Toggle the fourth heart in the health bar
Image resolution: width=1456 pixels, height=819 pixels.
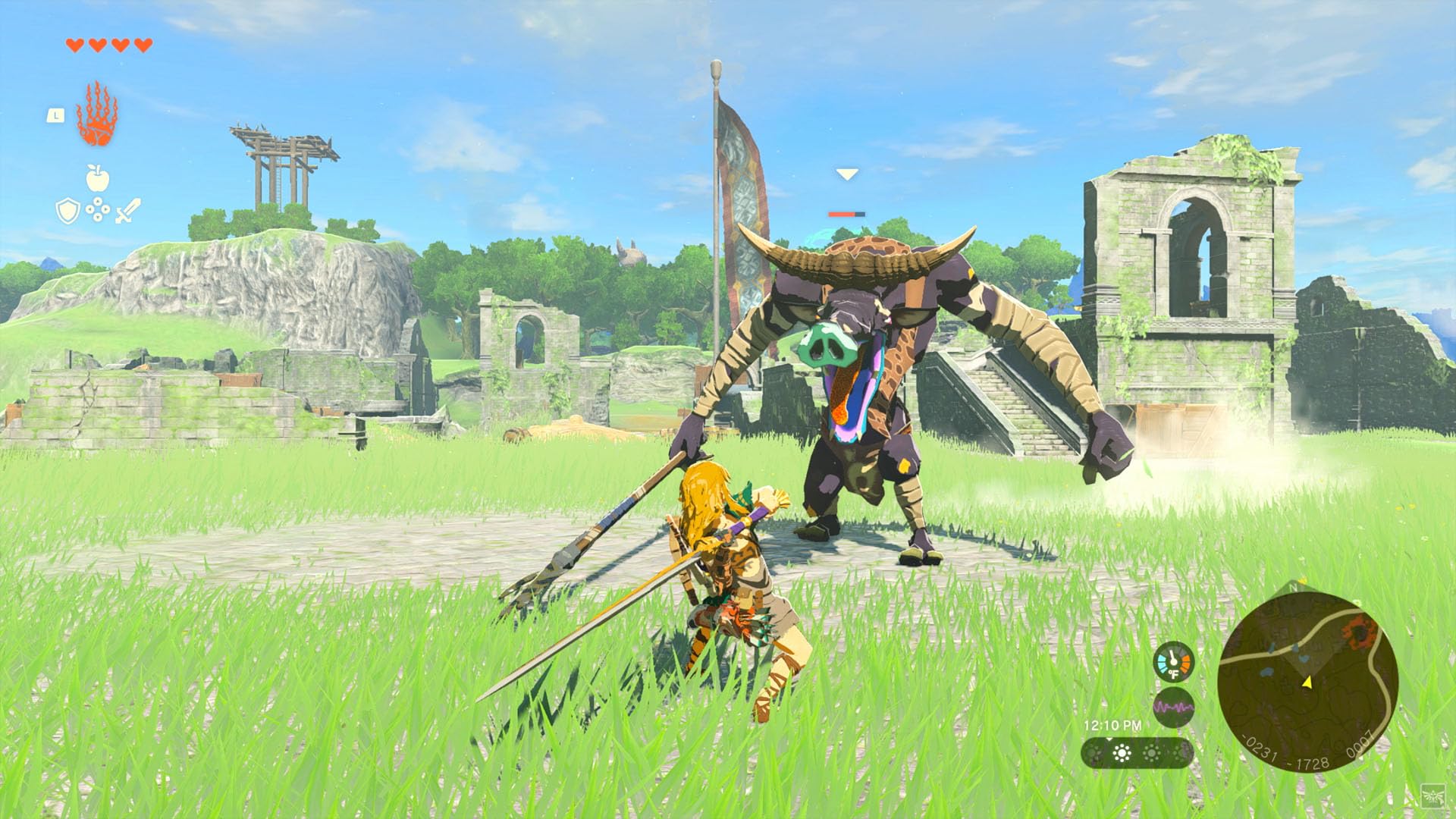coord(142,45)
